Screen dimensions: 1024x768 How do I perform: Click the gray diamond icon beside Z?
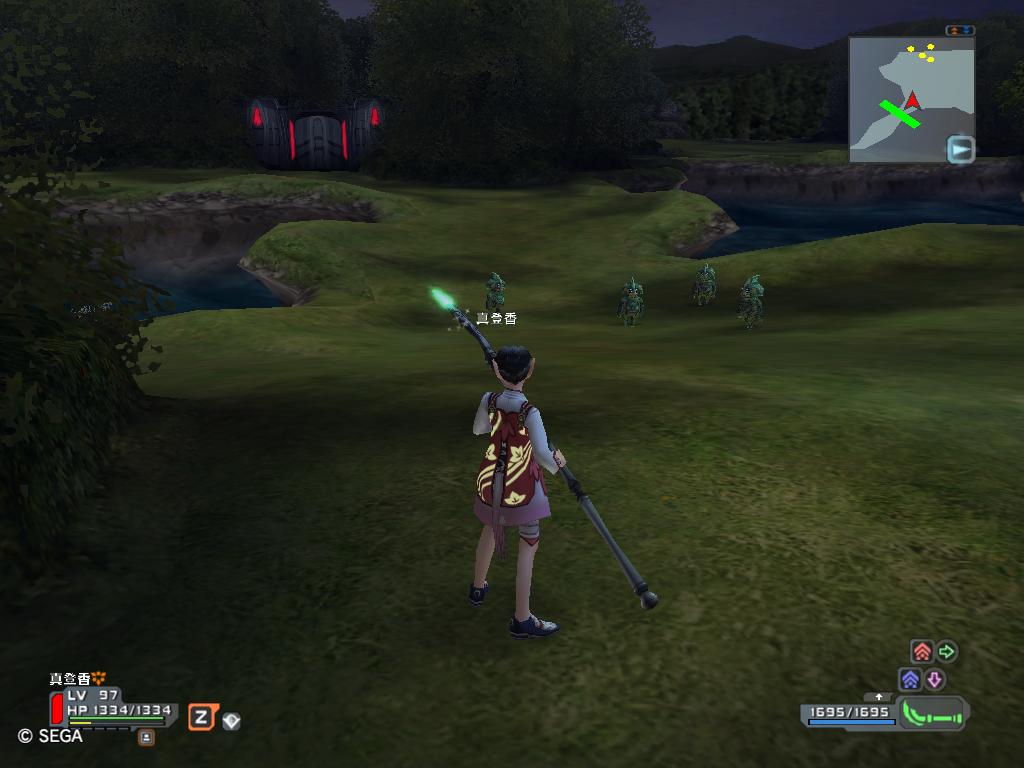231,720
